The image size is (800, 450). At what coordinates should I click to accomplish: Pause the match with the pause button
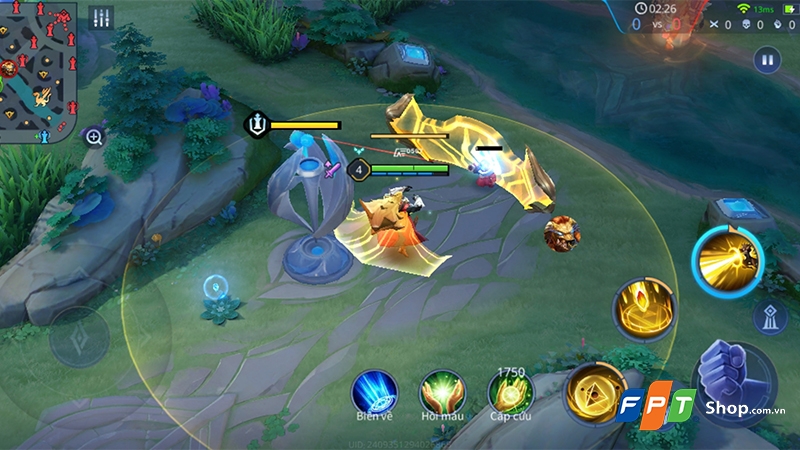768,59
